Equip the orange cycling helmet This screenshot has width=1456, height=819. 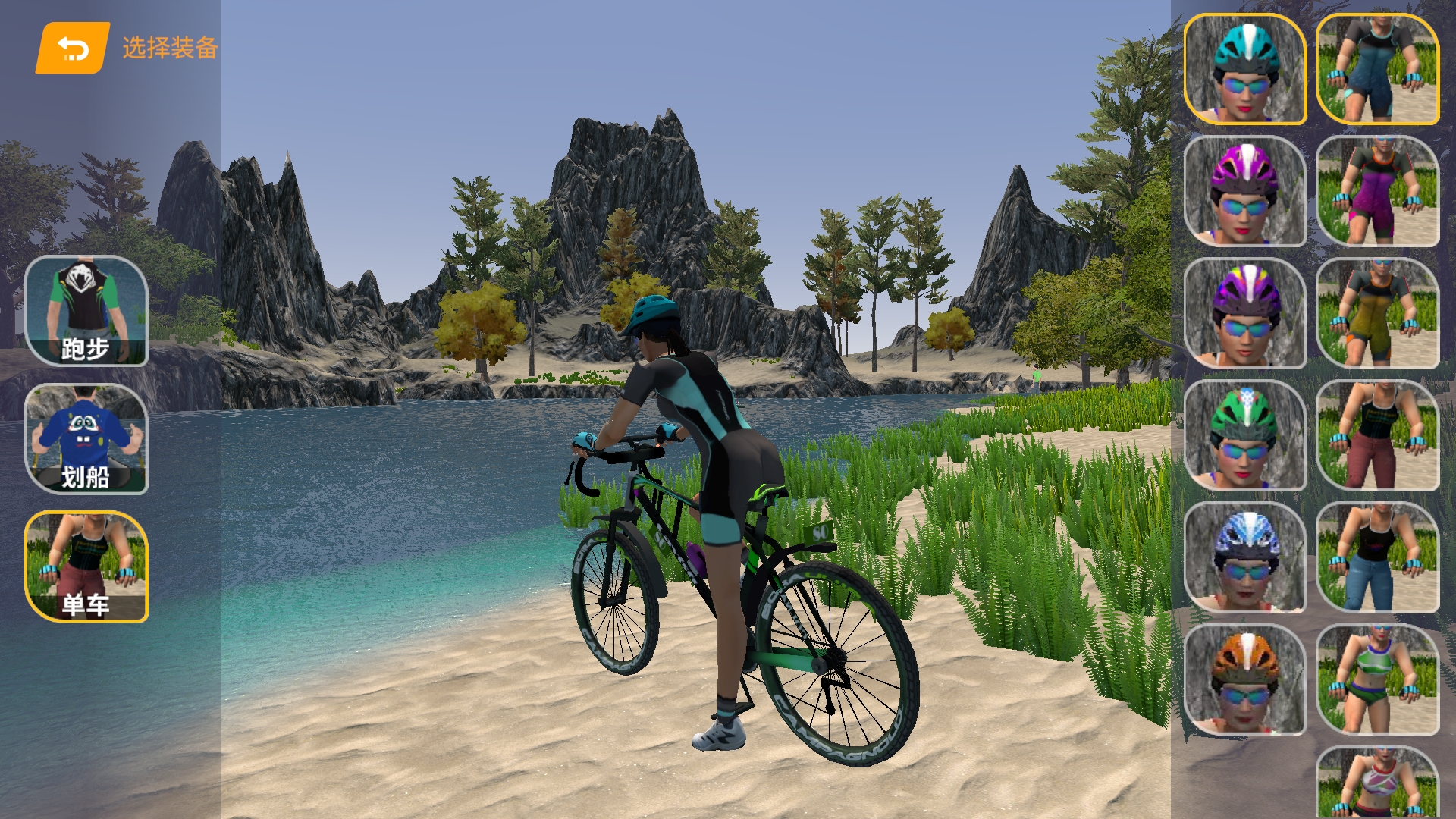(1244, 679)
